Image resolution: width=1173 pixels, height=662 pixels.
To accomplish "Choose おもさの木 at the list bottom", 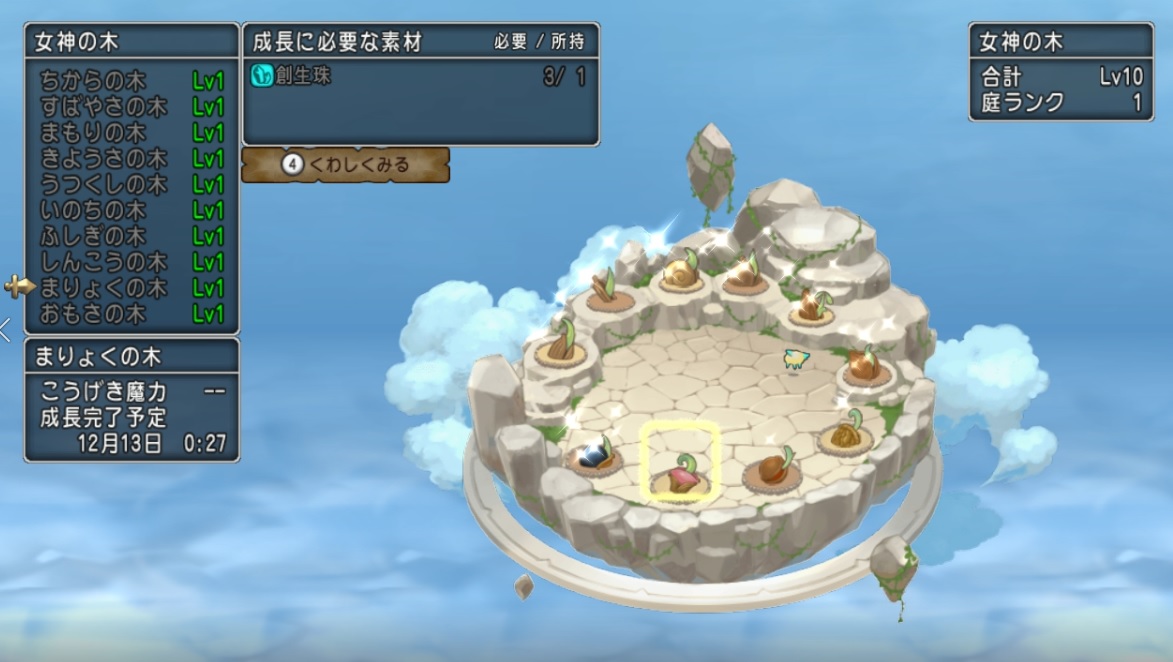I will [131, 314].
